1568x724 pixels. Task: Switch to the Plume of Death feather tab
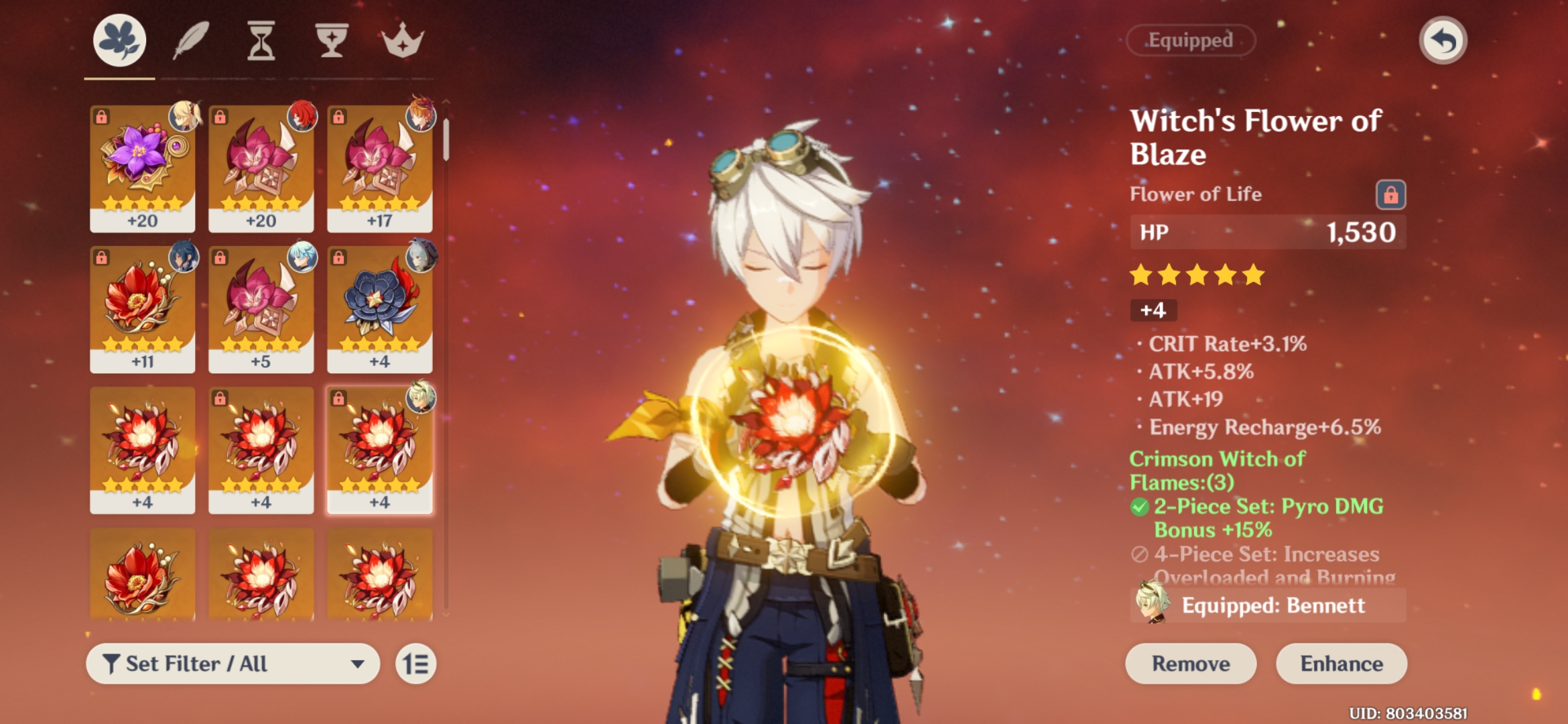point(192,40)
